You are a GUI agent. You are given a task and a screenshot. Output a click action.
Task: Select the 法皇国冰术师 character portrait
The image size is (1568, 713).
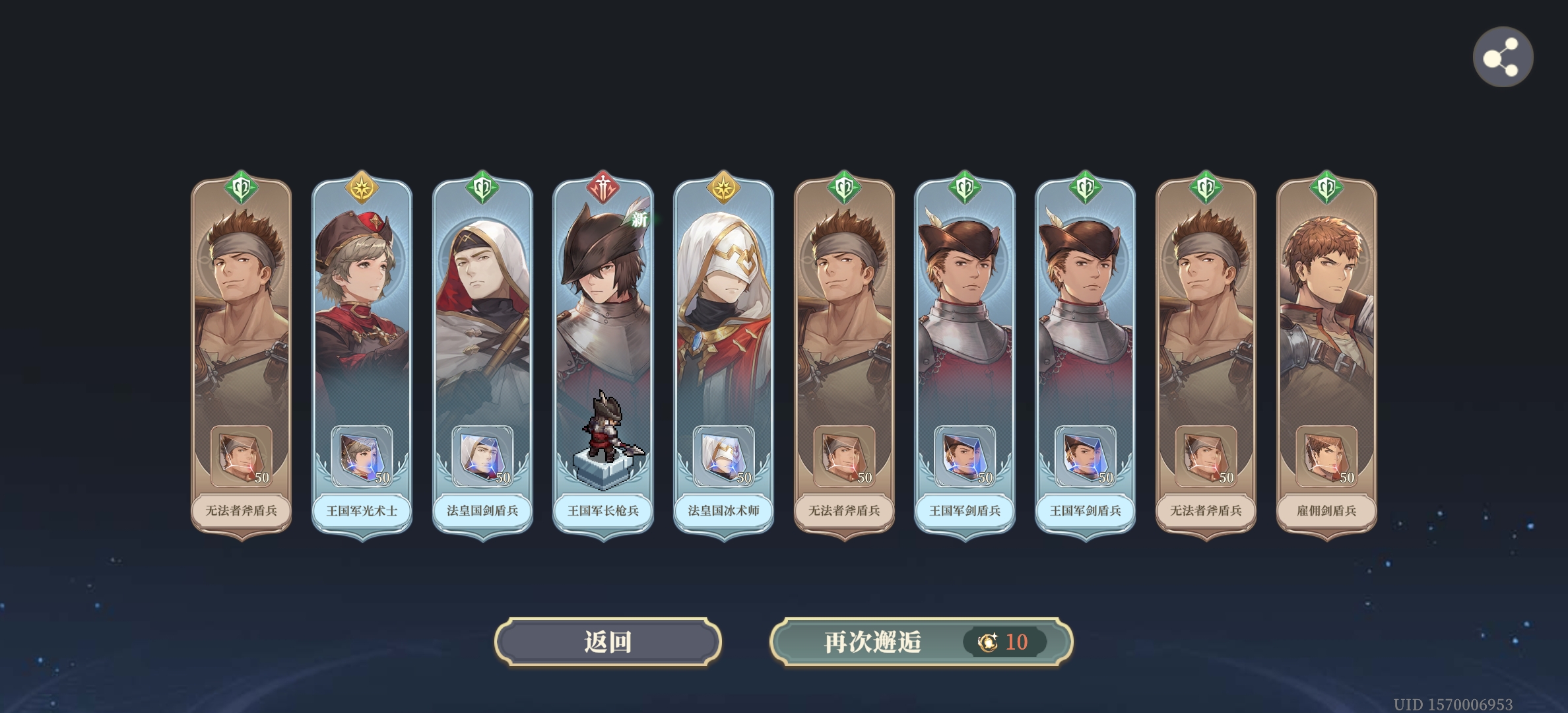(723, 297)
